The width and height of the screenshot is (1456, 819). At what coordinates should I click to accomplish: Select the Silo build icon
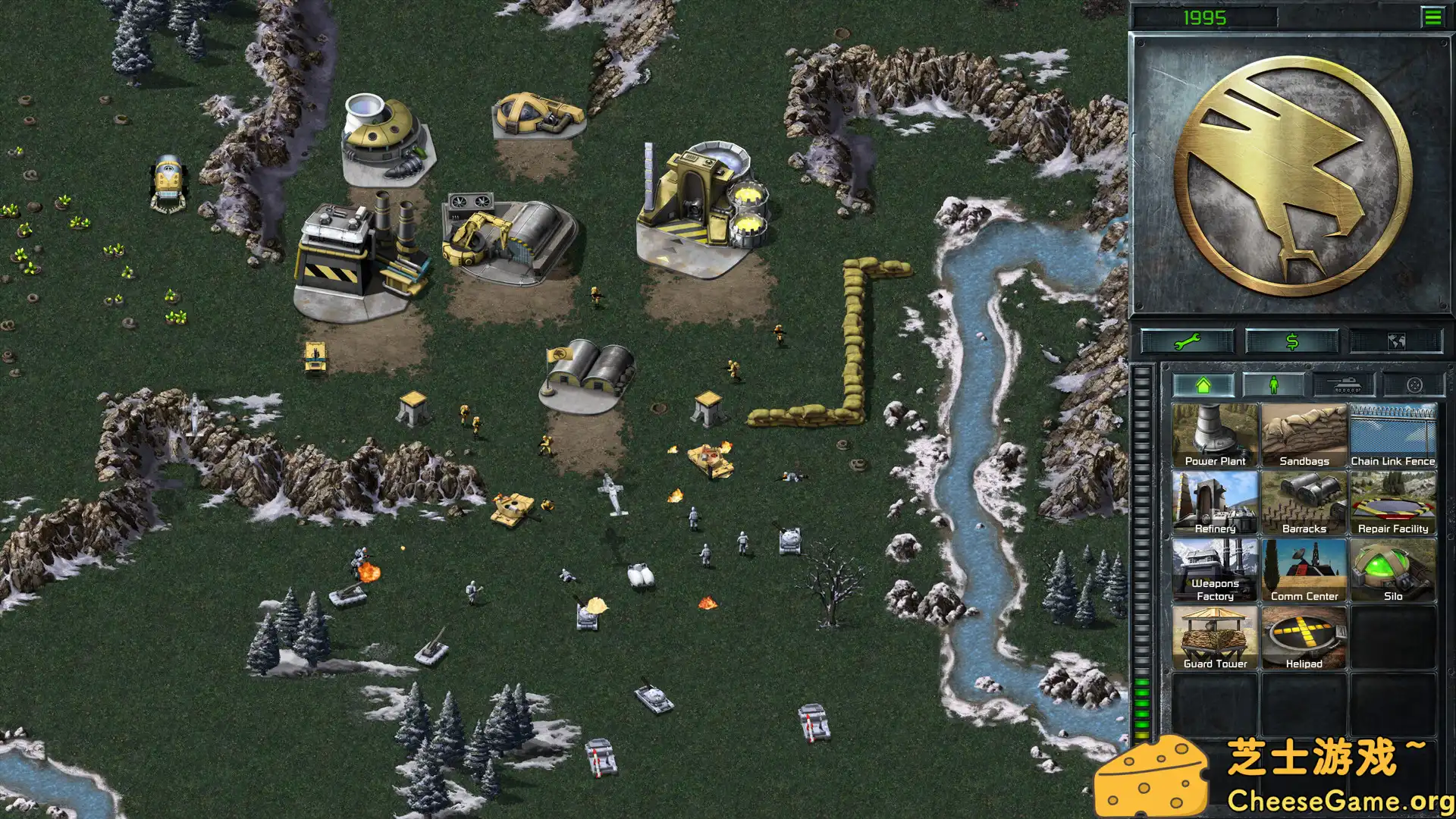click(1393, 569)
